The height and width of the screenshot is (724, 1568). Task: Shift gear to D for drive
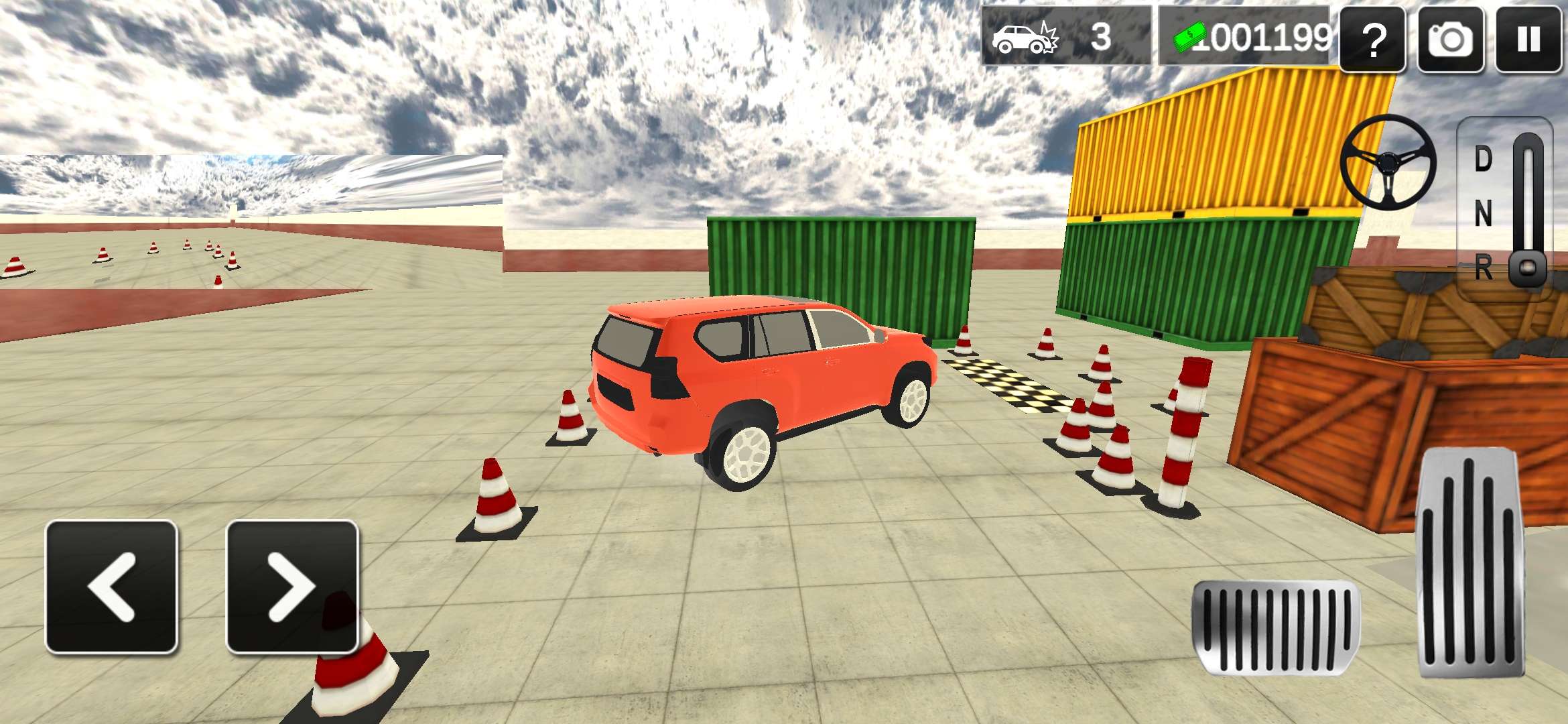pyautogui.click(x=1484, y=160)
